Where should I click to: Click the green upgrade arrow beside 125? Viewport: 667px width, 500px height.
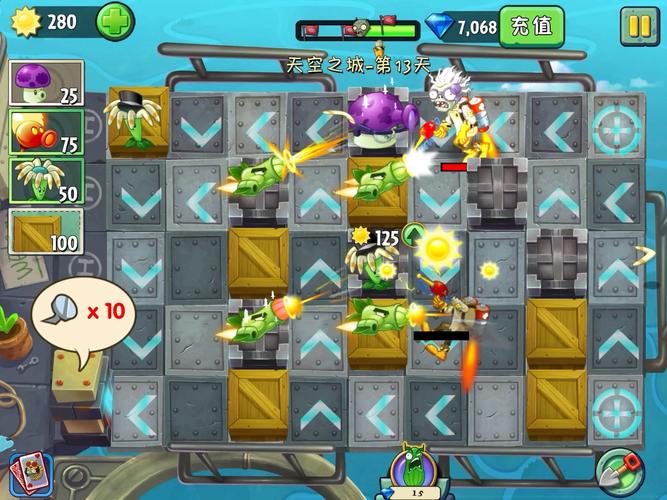coord(414,237)
